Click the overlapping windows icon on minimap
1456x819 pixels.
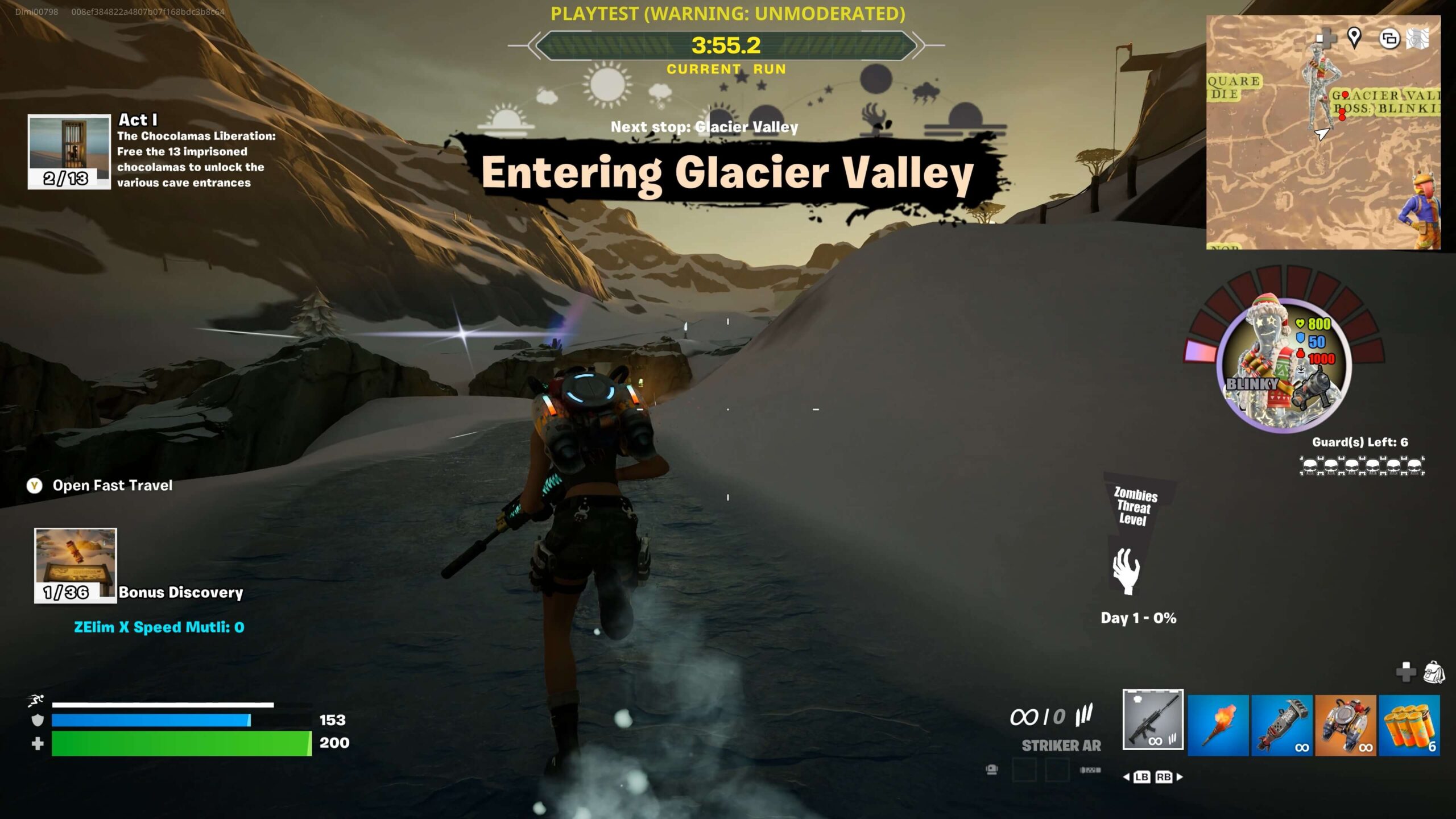(x=1389, y=39)
